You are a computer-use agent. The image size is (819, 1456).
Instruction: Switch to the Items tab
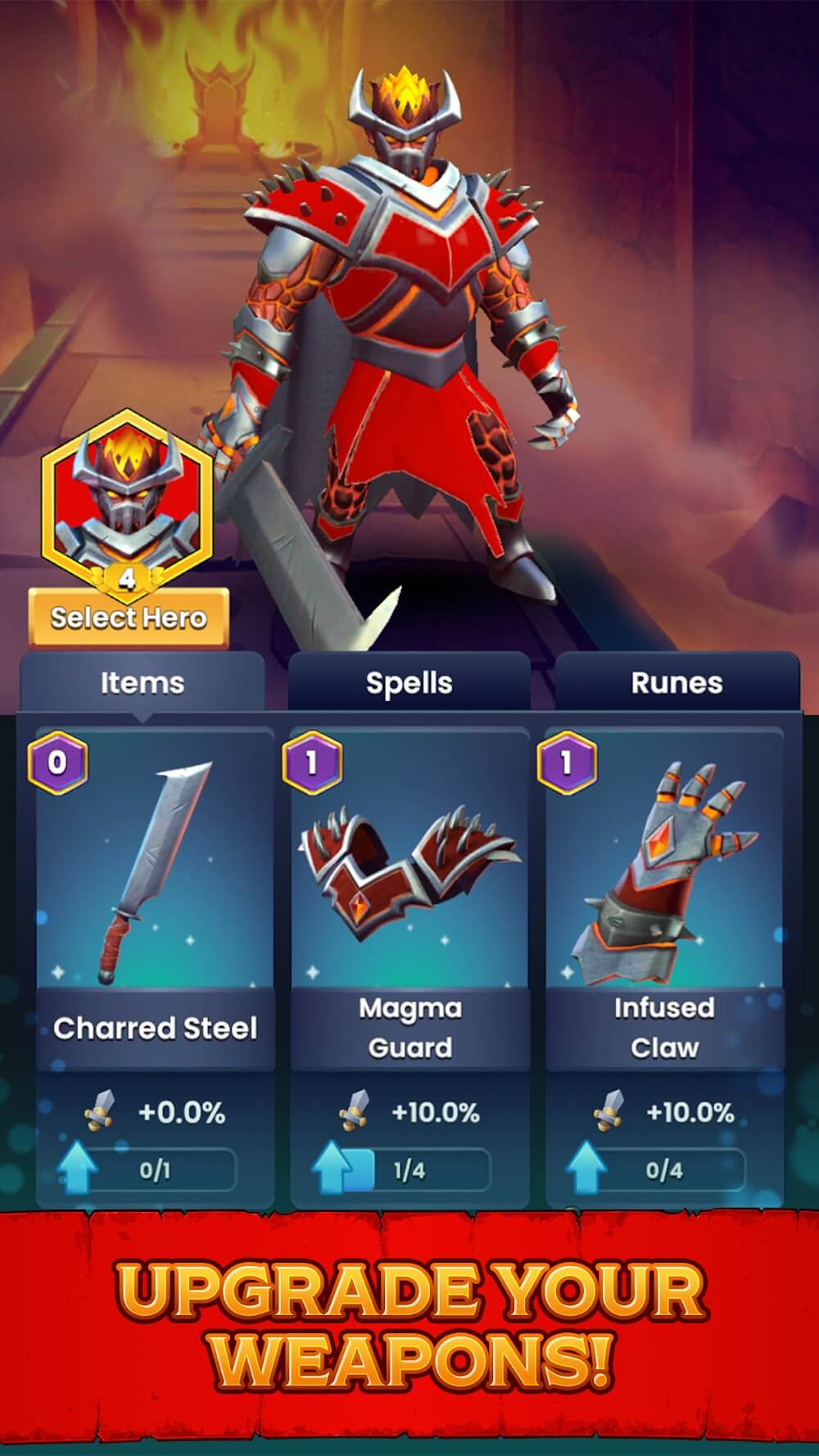142,682
